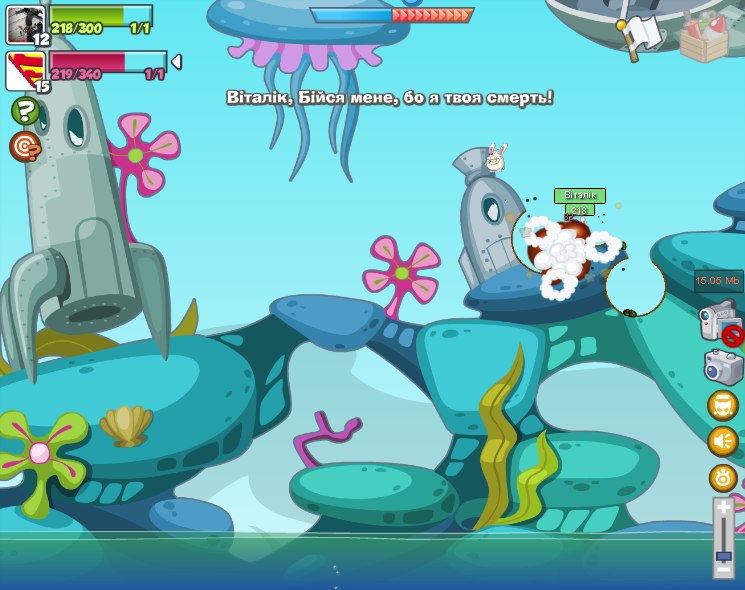Click the zoom slider handle

pos(724,556)
